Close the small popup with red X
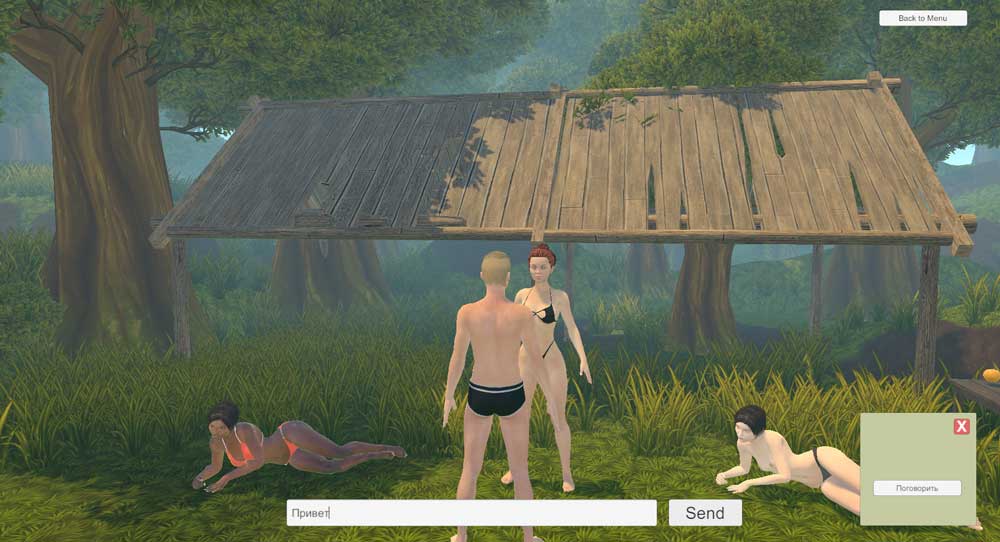This screenshot has width=1000, height=542. click(961, 427)
